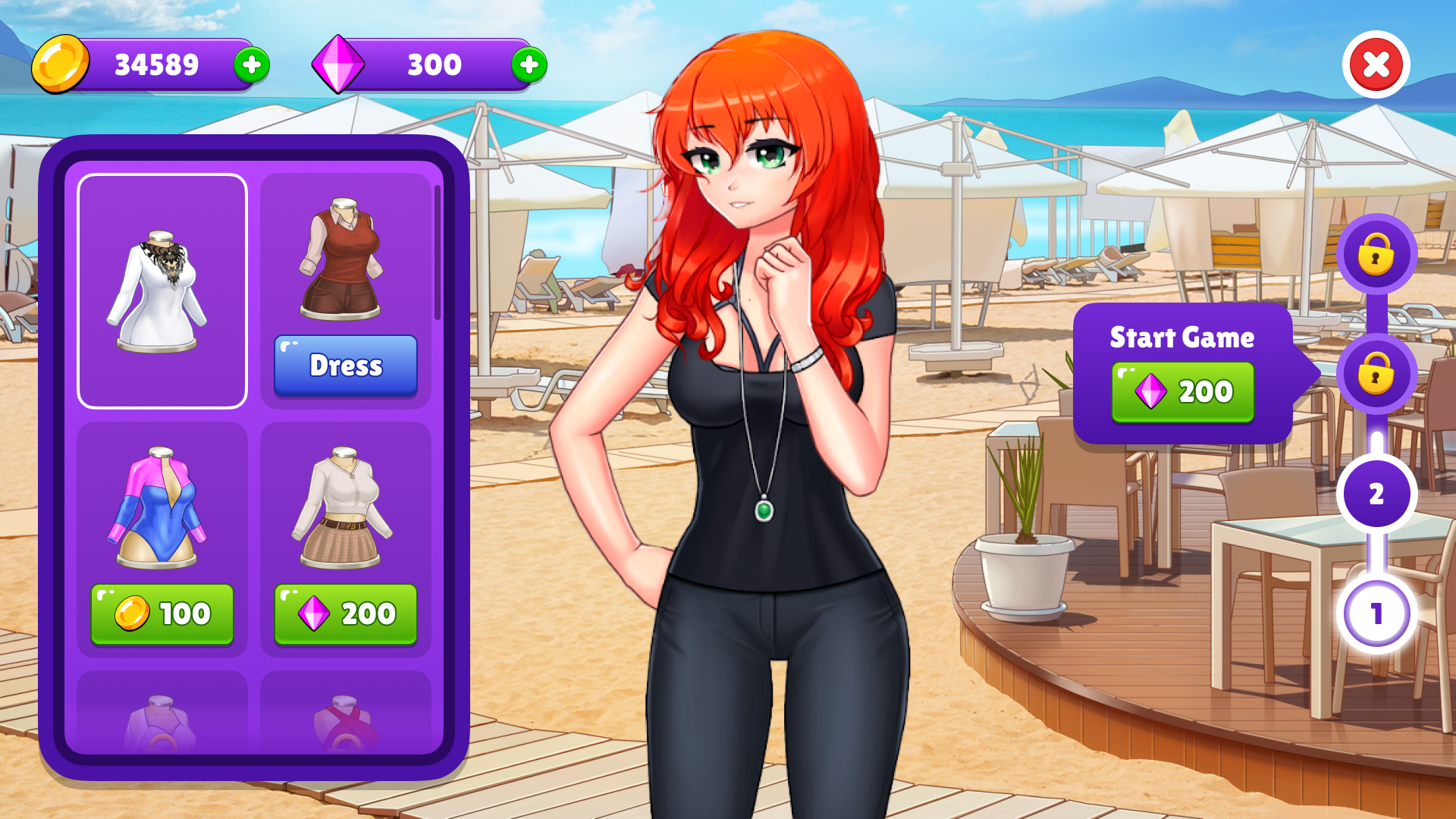Close the wardrobe with the red X
Viewport: 1456px width, 819px height.
(1378, 64)
